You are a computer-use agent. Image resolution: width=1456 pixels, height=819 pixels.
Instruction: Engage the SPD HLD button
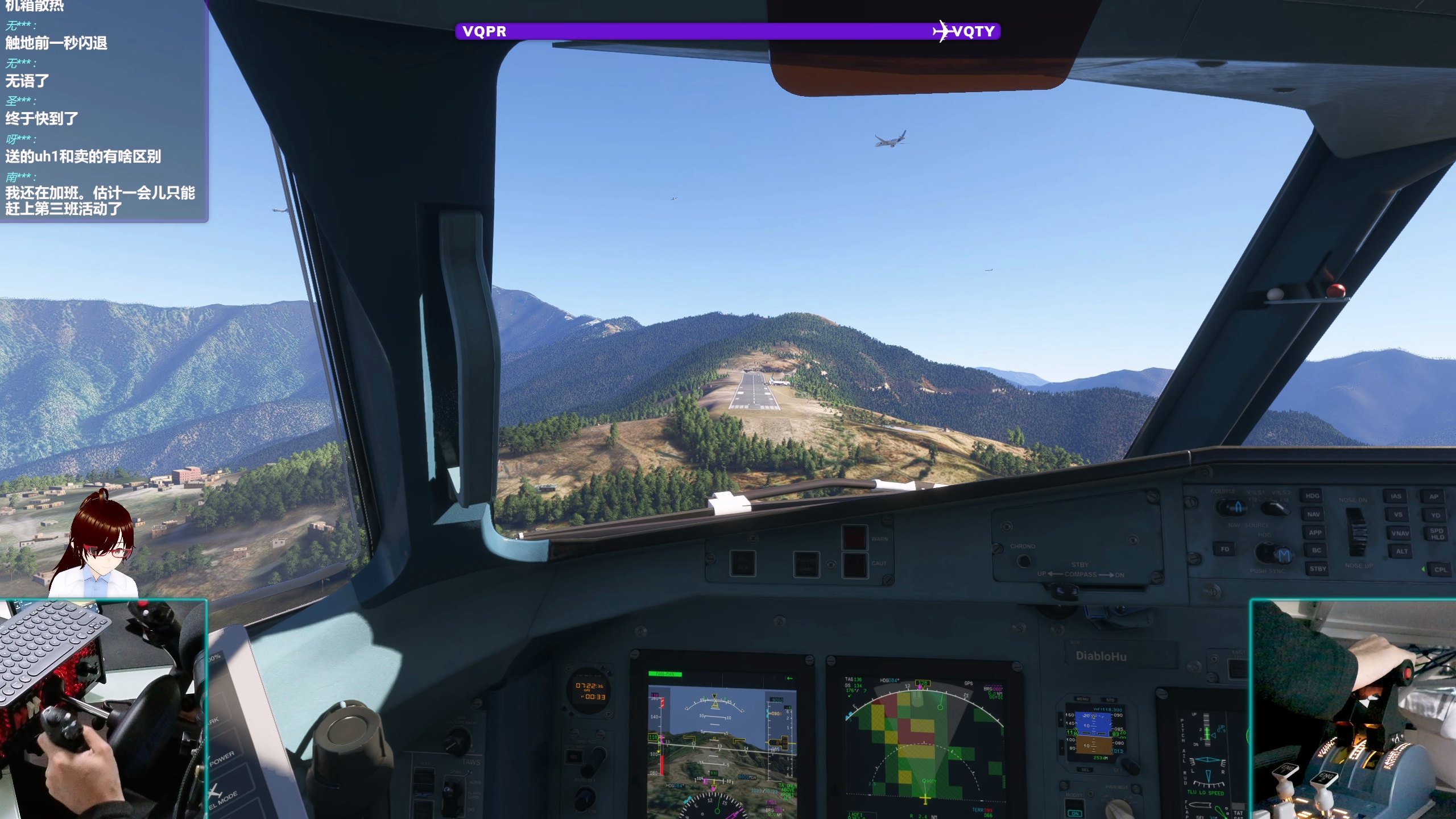click(x=1437, y=534)
